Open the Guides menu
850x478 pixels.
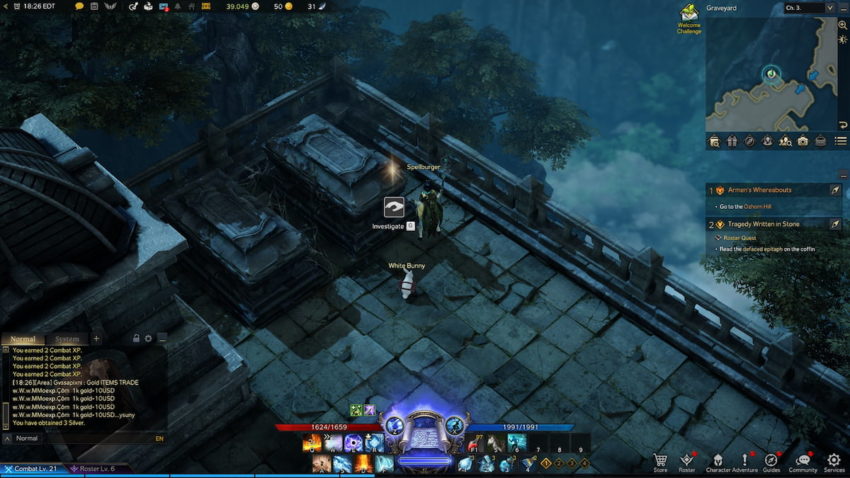tap(771, 461)
